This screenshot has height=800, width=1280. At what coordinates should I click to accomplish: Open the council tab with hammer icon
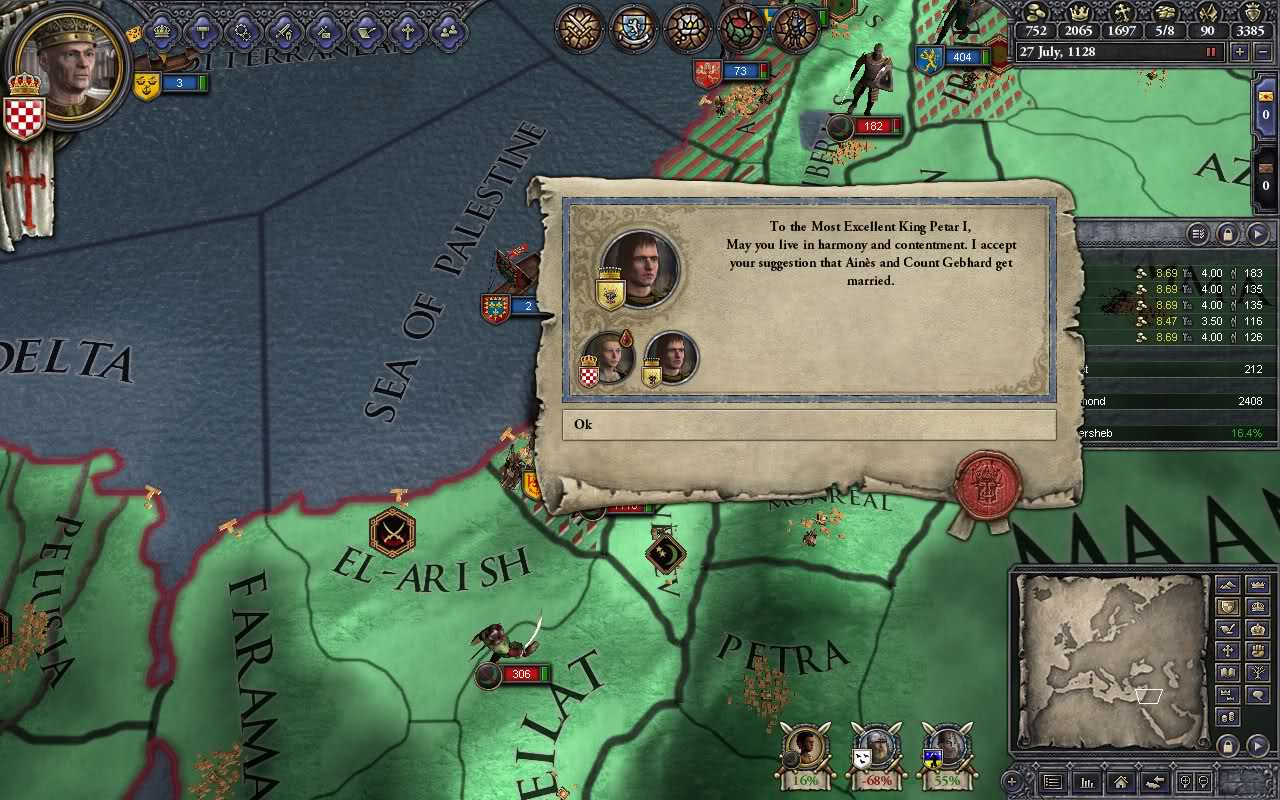(x=202, y=31)
